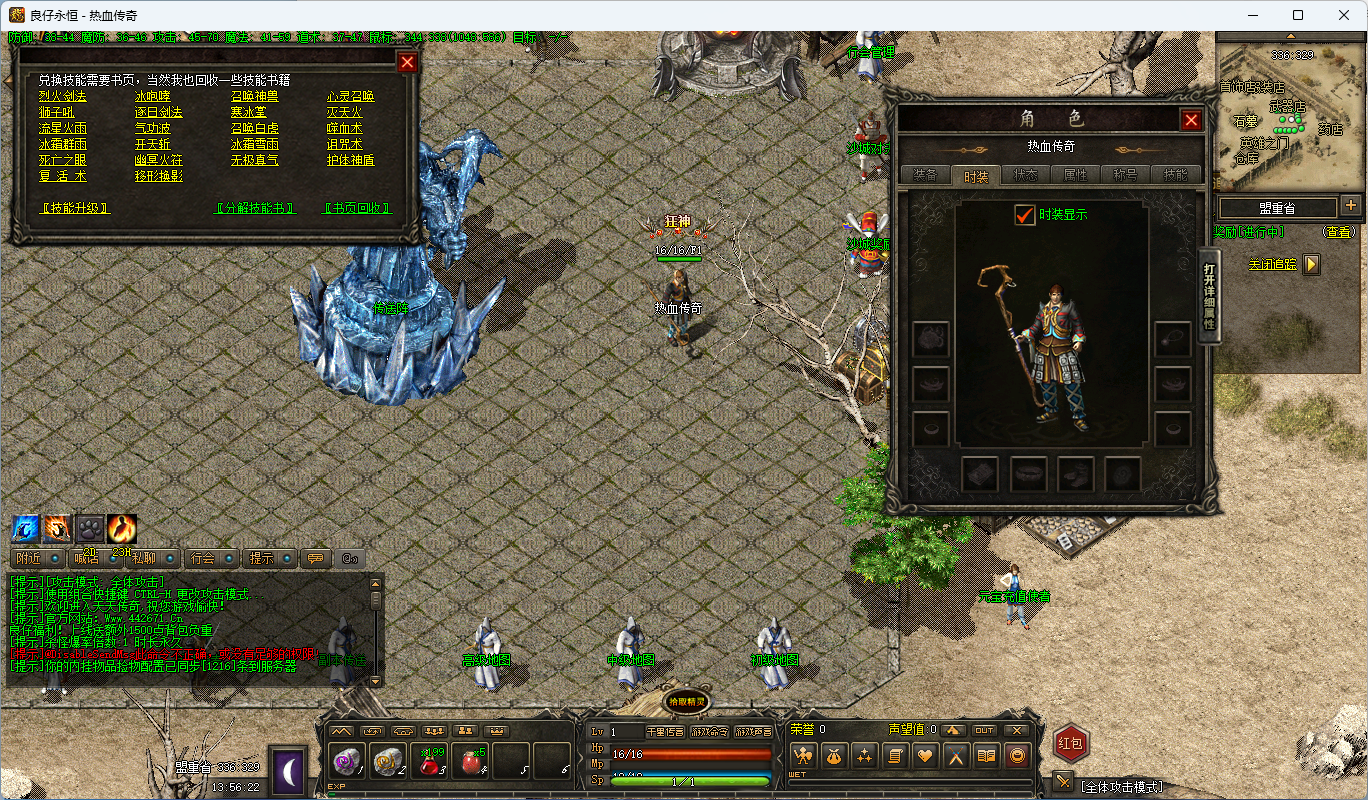Close the skill exchange dialog
The height and width of the screenshot is (800, 1368).
point(407,63)
